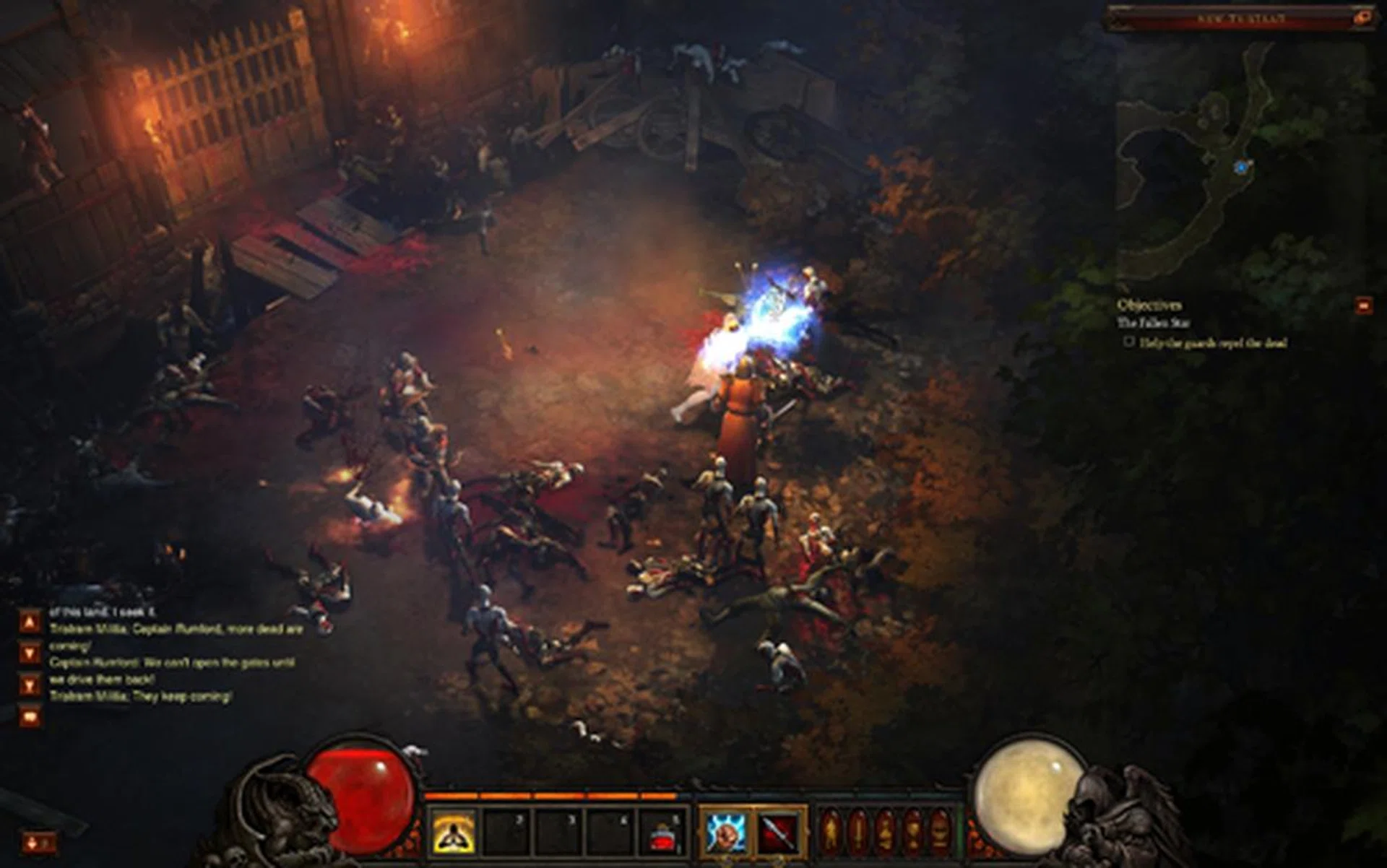Image resolution: width=1387 pixels, height=868 pixels.
Task: Activate the red sword attack skill icon
Action: tap(778, 832)
